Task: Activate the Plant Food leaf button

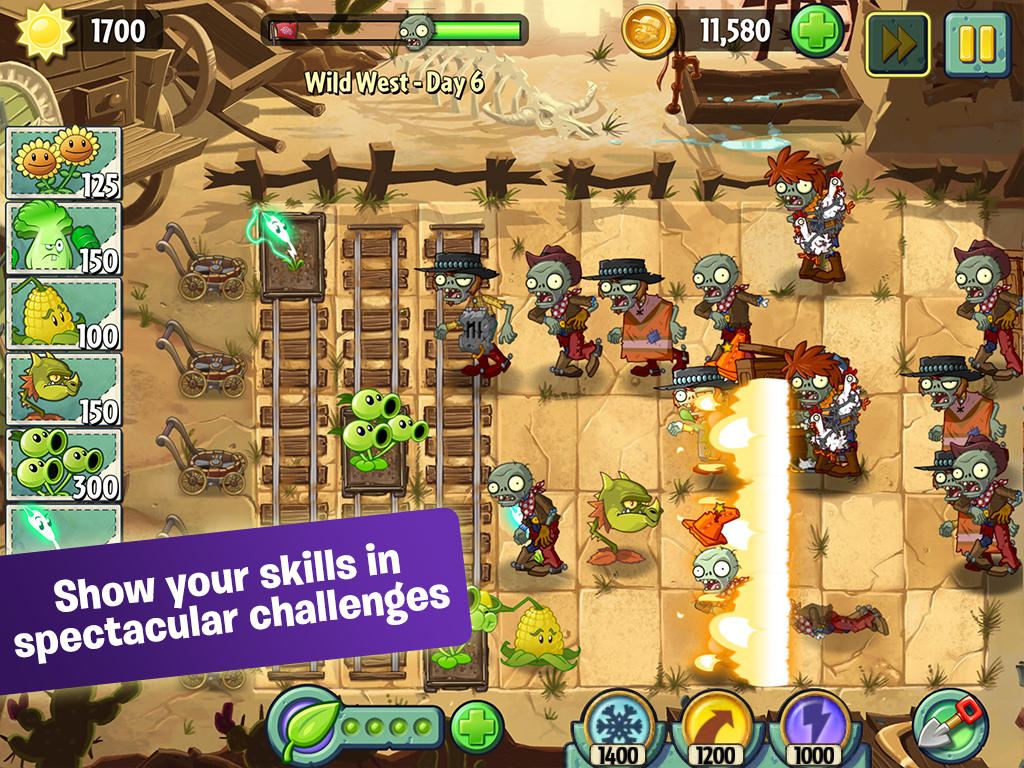Action: (x=300, y=724)
